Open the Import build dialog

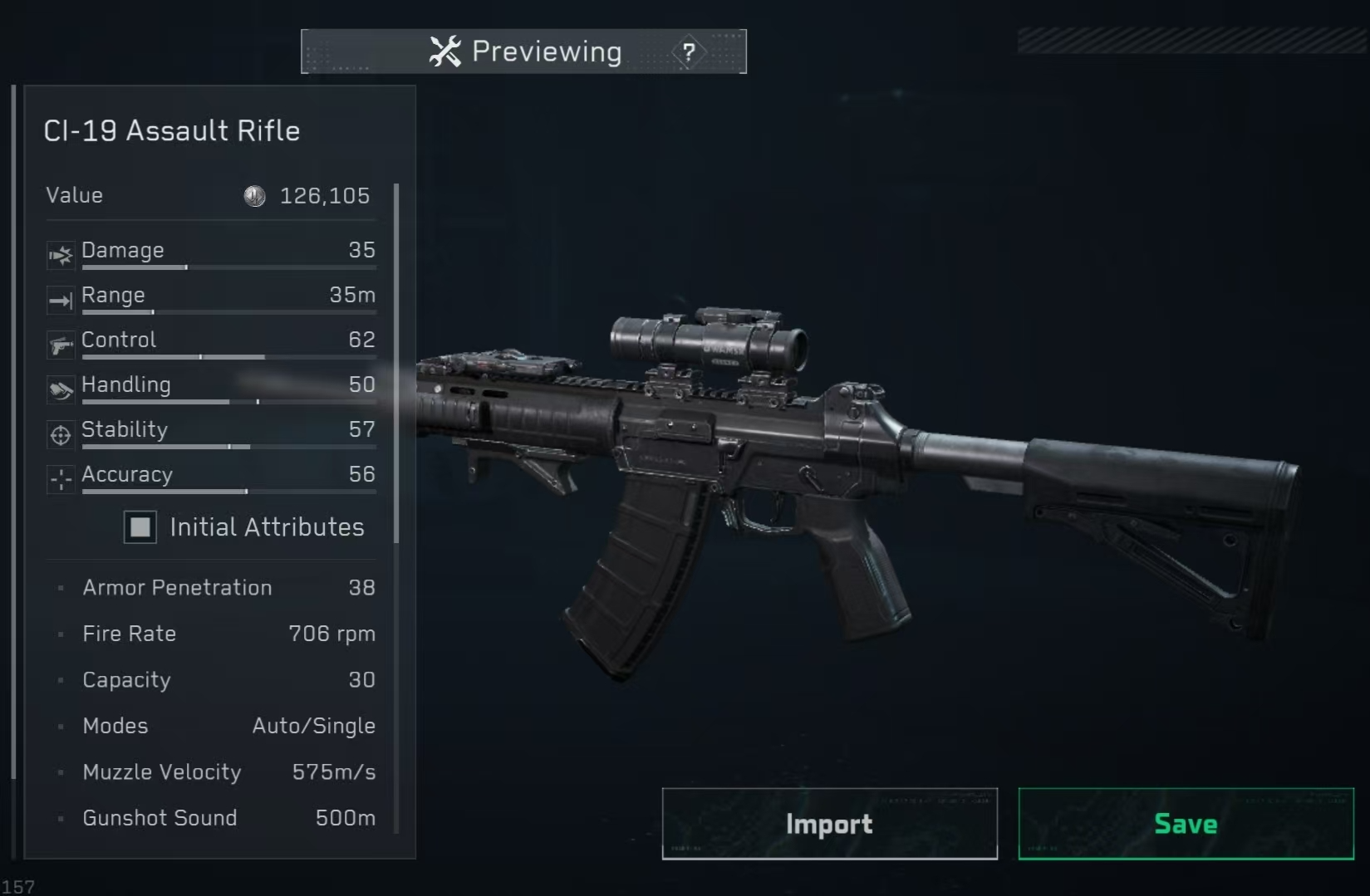coord(829,824)
